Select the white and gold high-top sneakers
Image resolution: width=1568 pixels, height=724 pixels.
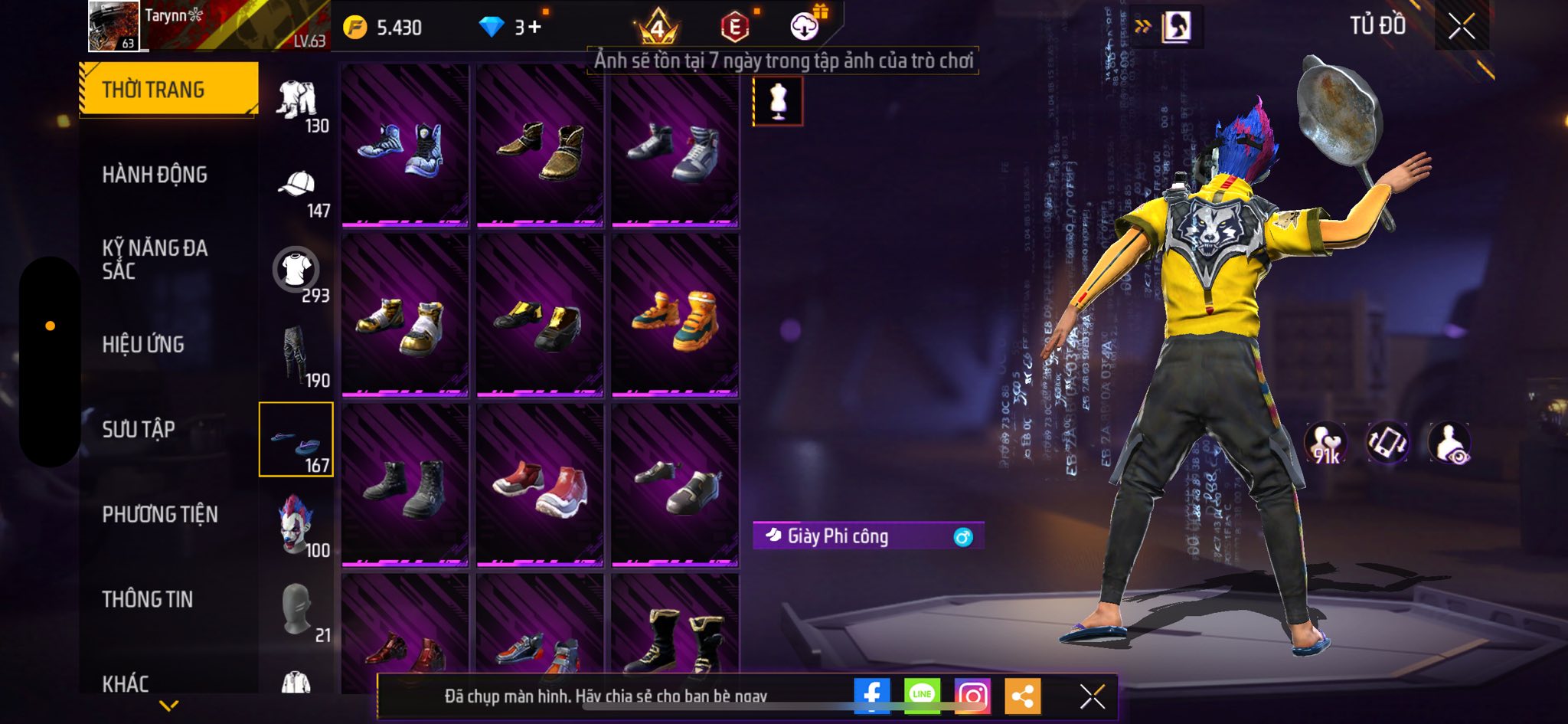click(405, 317)
